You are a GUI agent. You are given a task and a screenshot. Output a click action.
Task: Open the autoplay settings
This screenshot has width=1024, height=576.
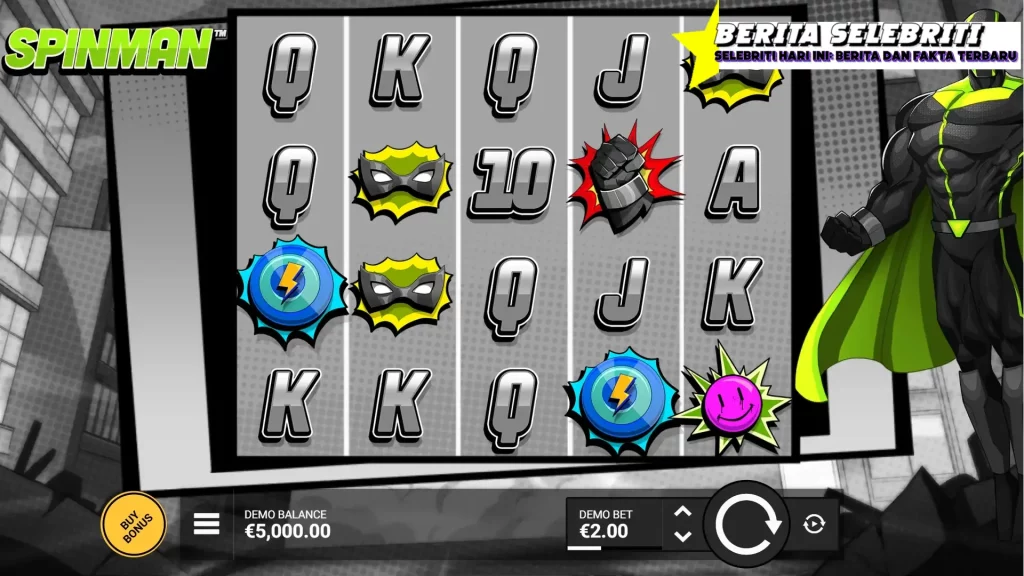(814, 524)
